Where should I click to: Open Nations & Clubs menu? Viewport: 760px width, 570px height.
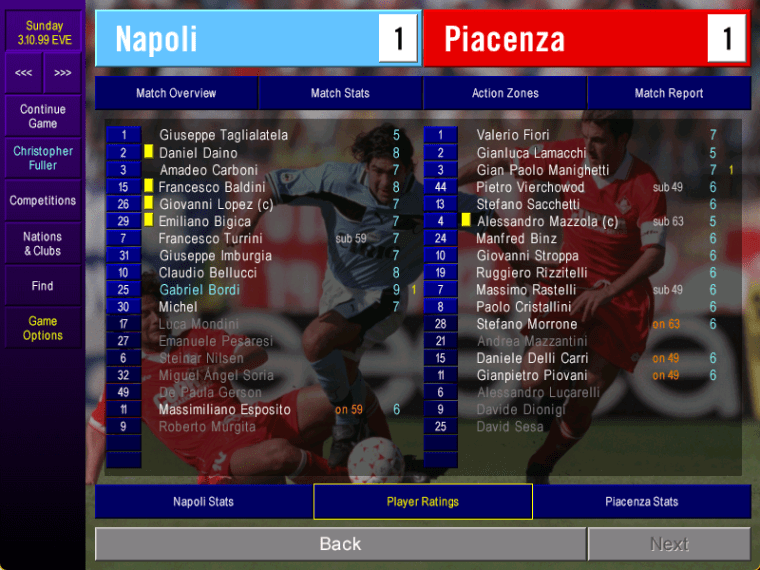tap(43, 244)
